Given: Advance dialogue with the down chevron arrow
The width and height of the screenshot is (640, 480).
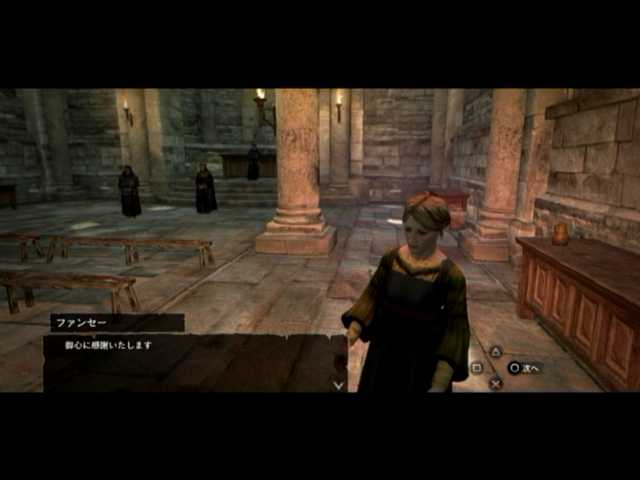Looking at the screenshot, I should [x=338, y=384].
